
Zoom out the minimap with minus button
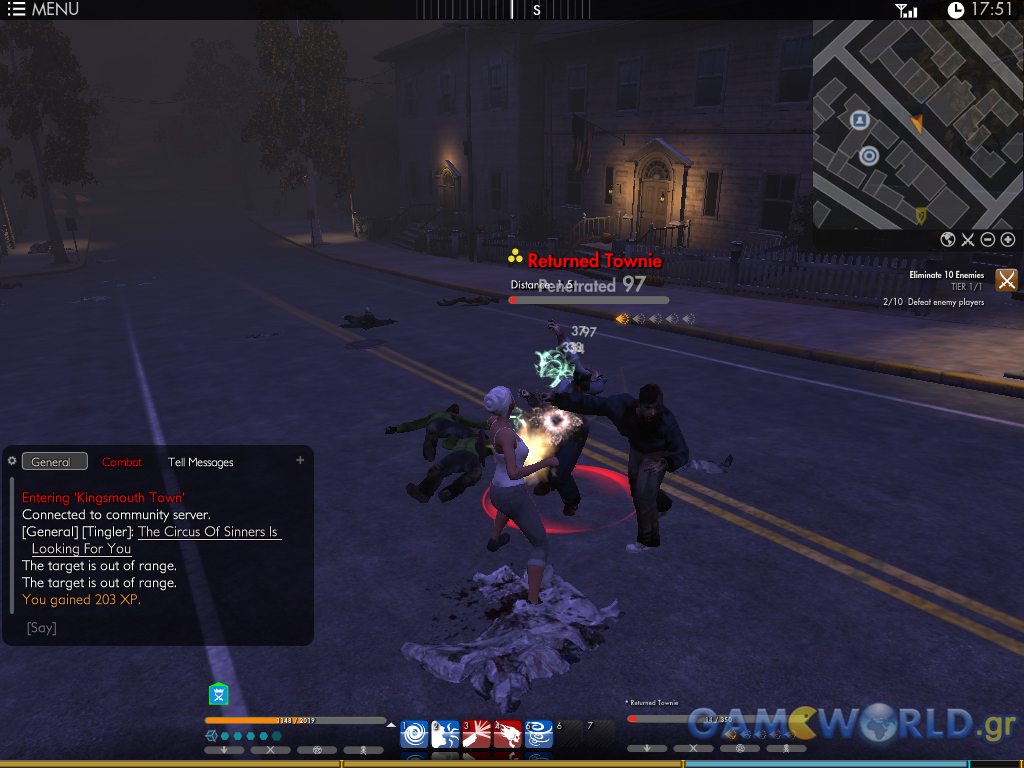click(987, 239)
